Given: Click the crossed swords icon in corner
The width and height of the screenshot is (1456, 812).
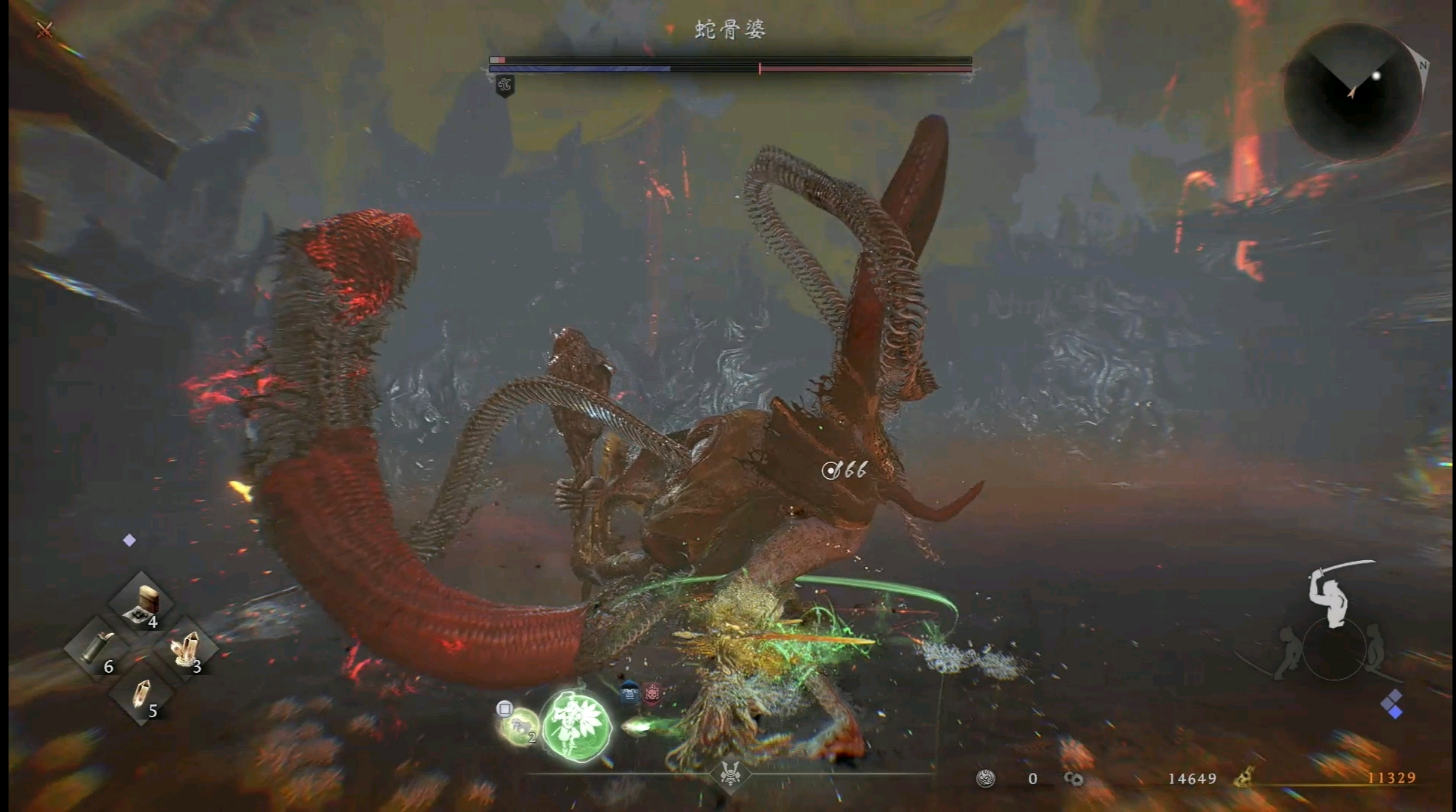Looking at the screenshot, I should [45, 30].
